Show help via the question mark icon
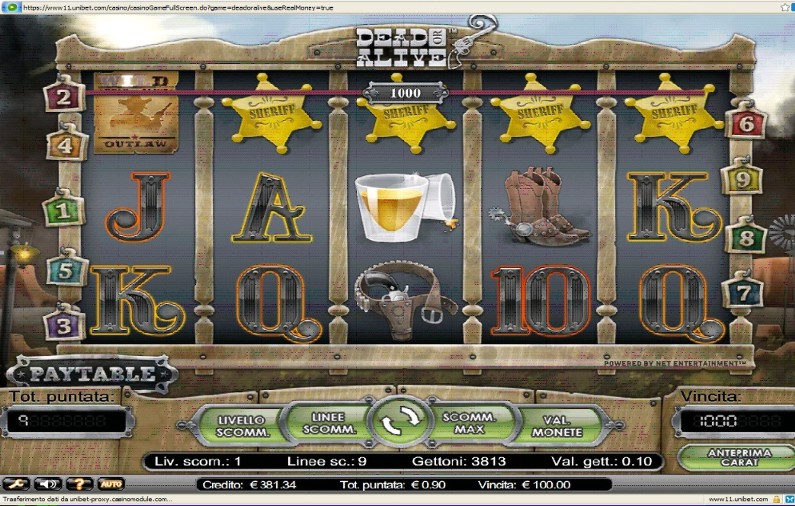Viewport: 795px width, 506px height. pos(79,484)
